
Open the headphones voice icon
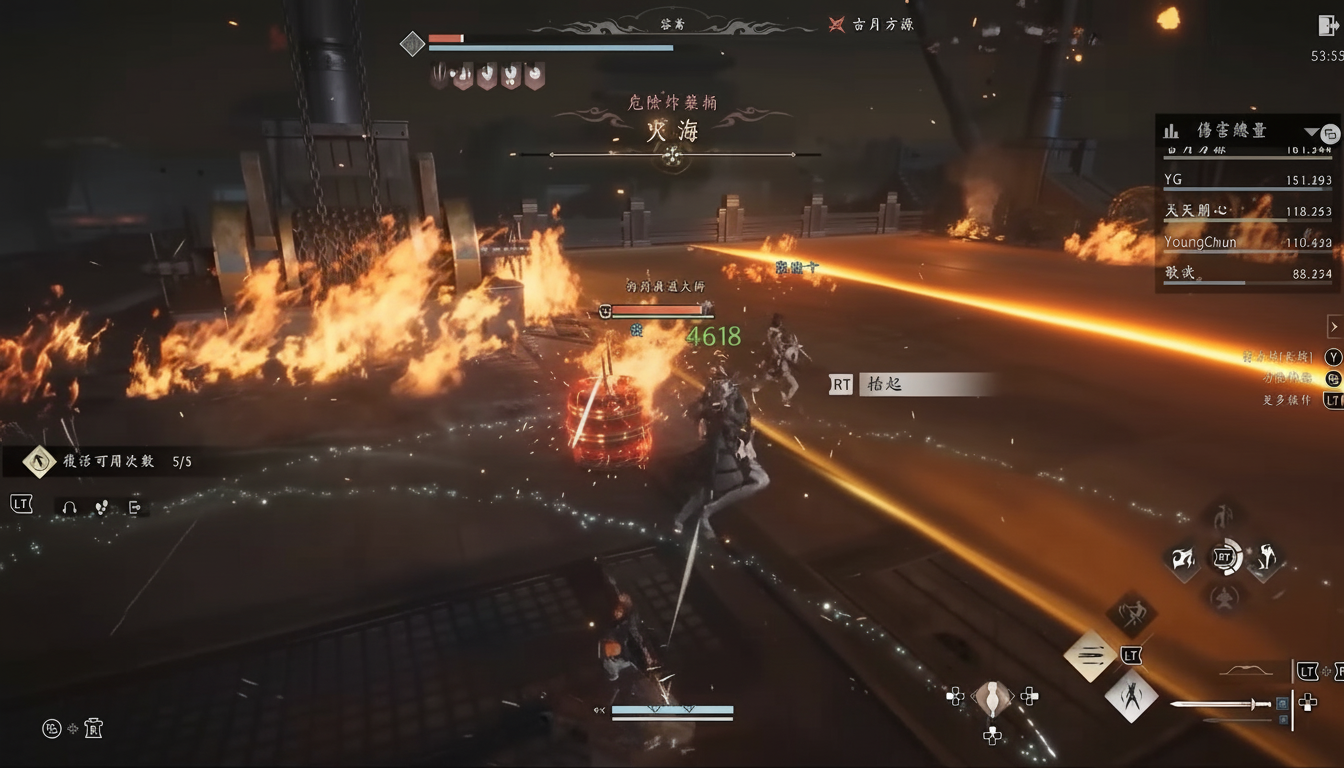[x=69, y=507]
